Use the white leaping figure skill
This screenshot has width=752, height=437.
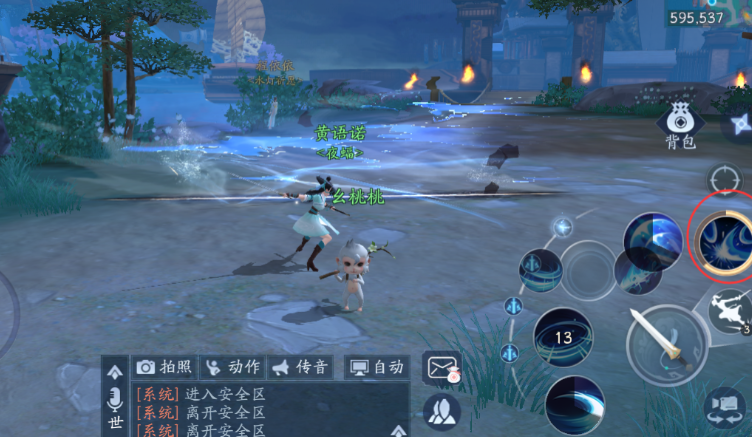click(731, 310)
